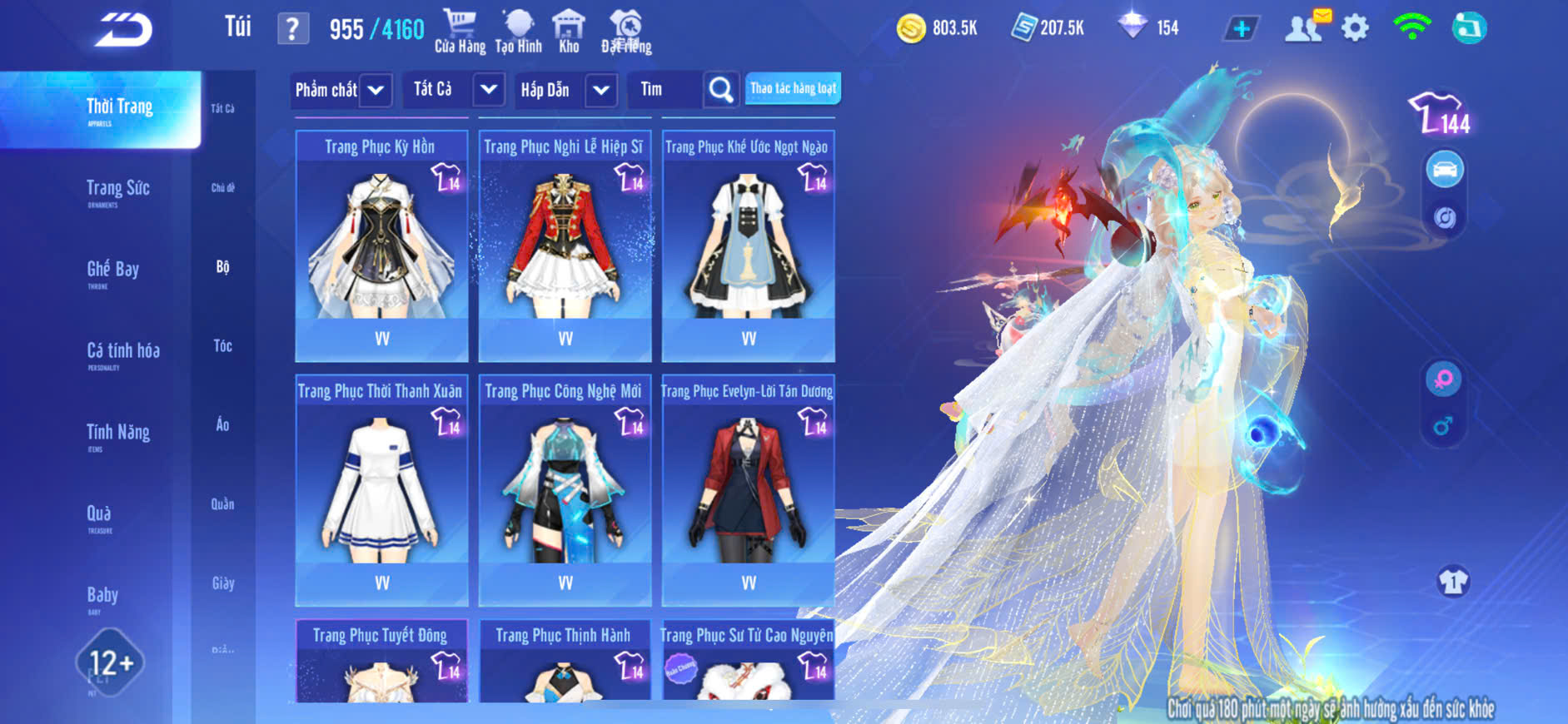Image resolution: width=1568 pixels, height=724 pixels.
Task: Open the Cá tính hóa tab
Action: 122,352
